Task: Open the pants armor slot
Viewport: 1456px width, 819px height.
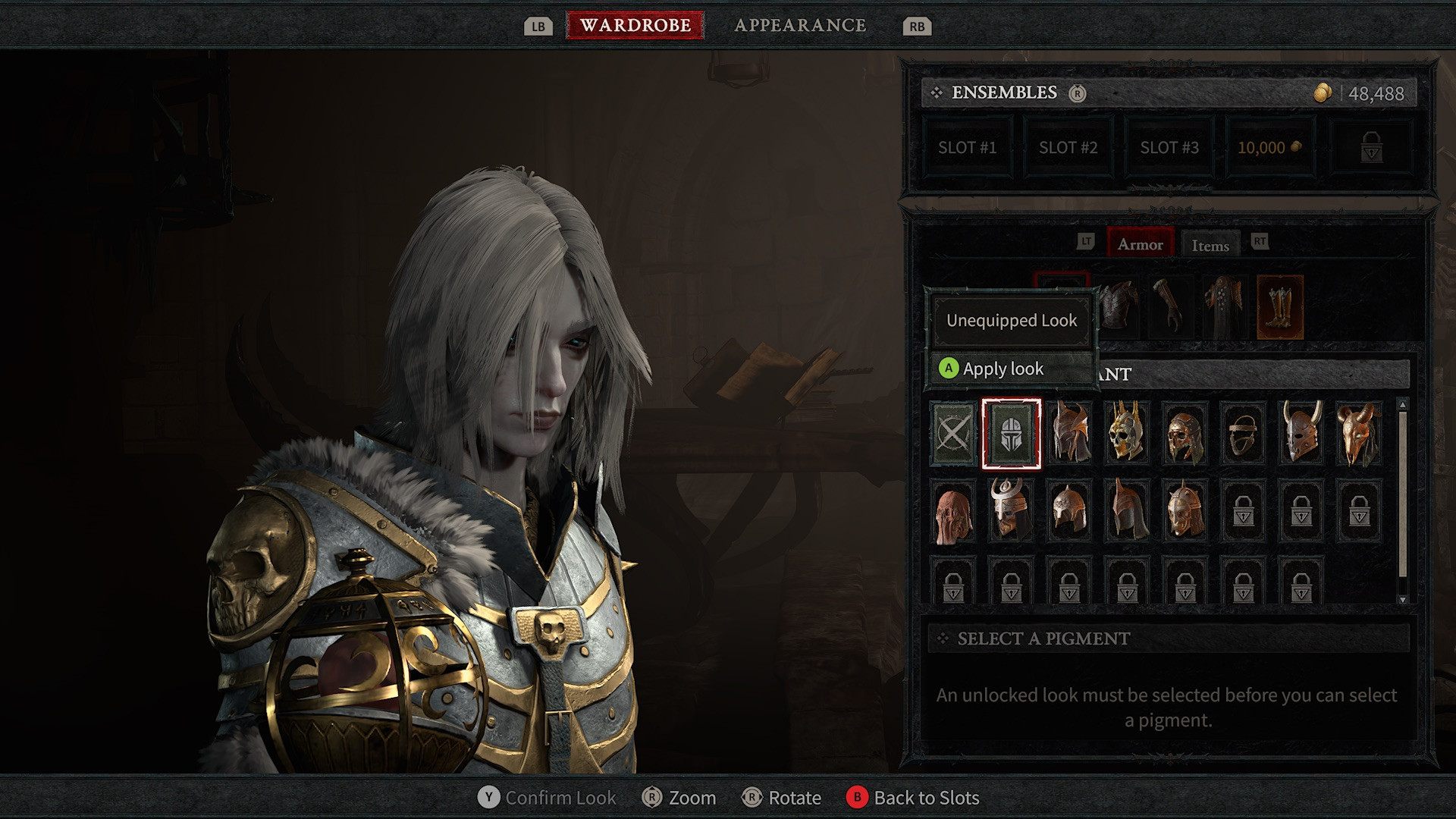Action: click(x=1224, y=306)
